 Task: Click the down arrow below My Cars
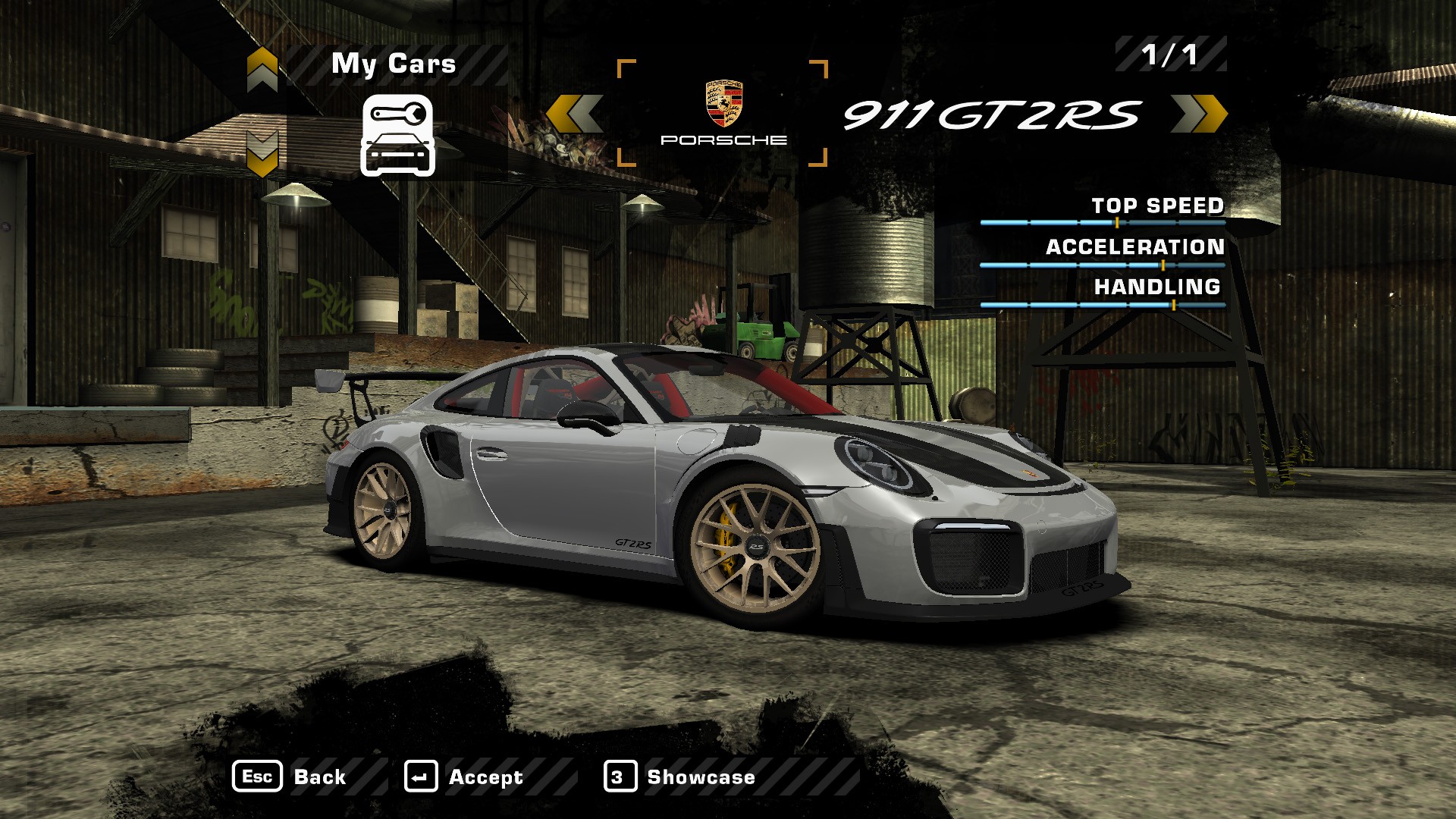[262, 154]
